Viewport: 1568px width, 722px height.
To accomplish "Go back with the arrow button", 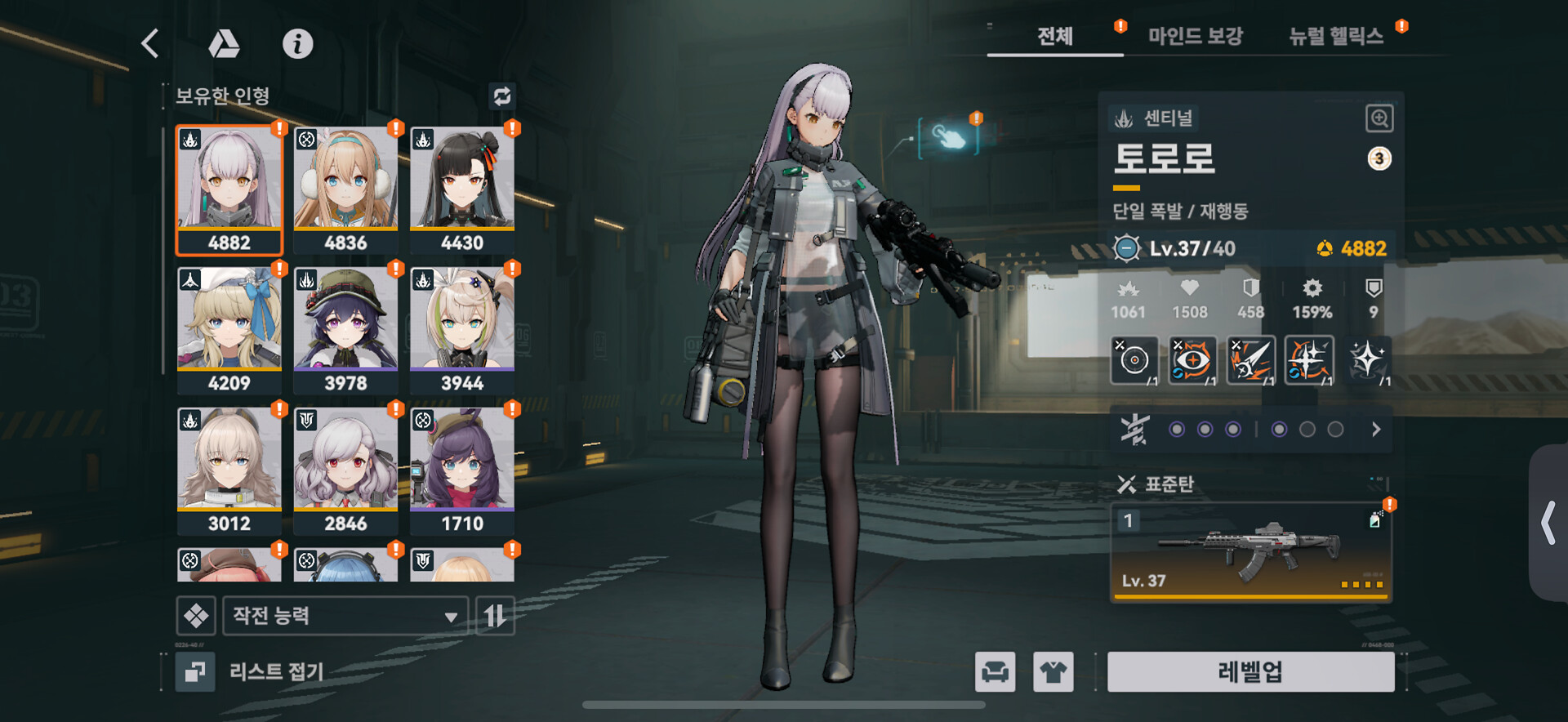I will coord(150,43).
